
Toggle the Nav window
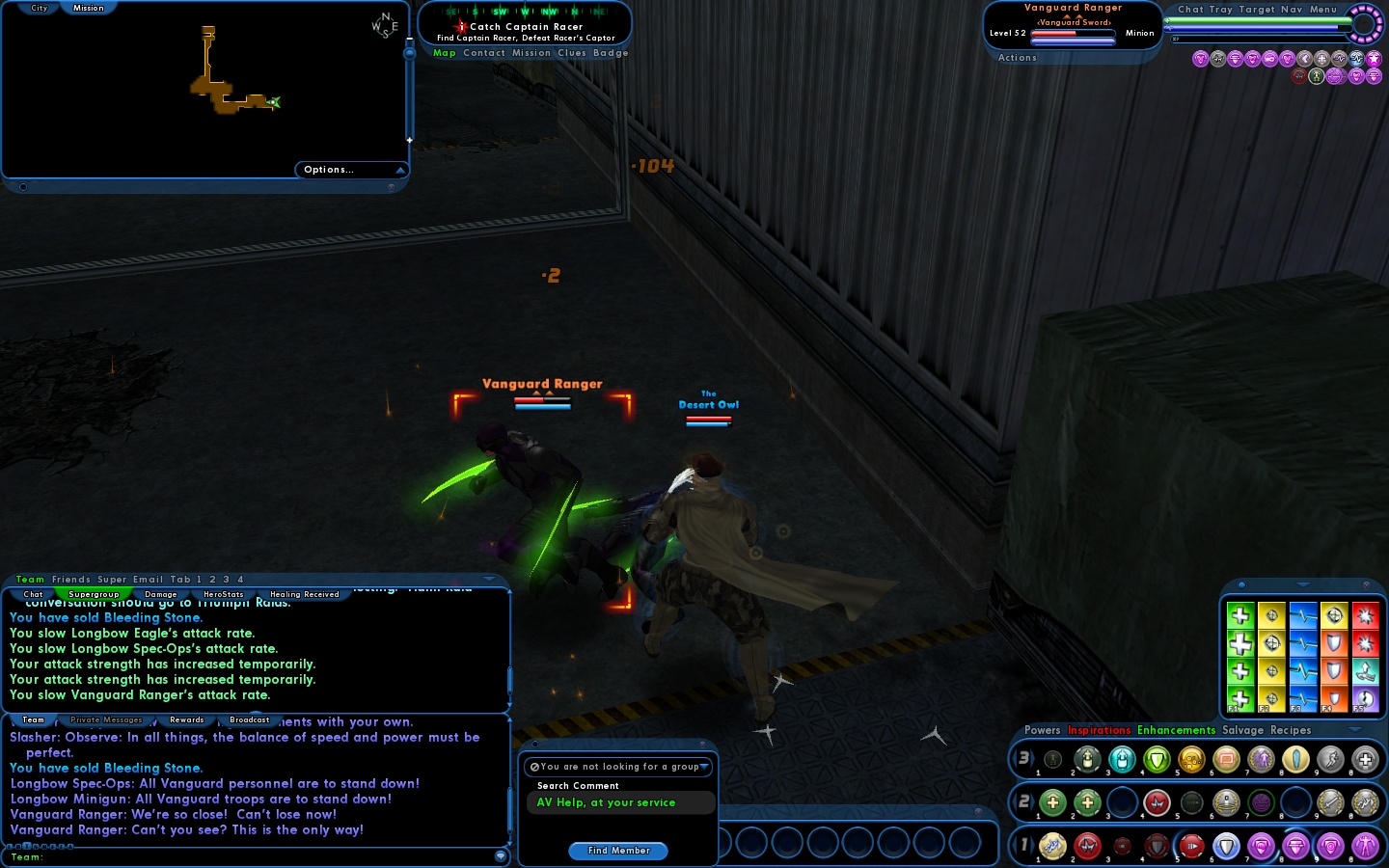coord(1292,10)
